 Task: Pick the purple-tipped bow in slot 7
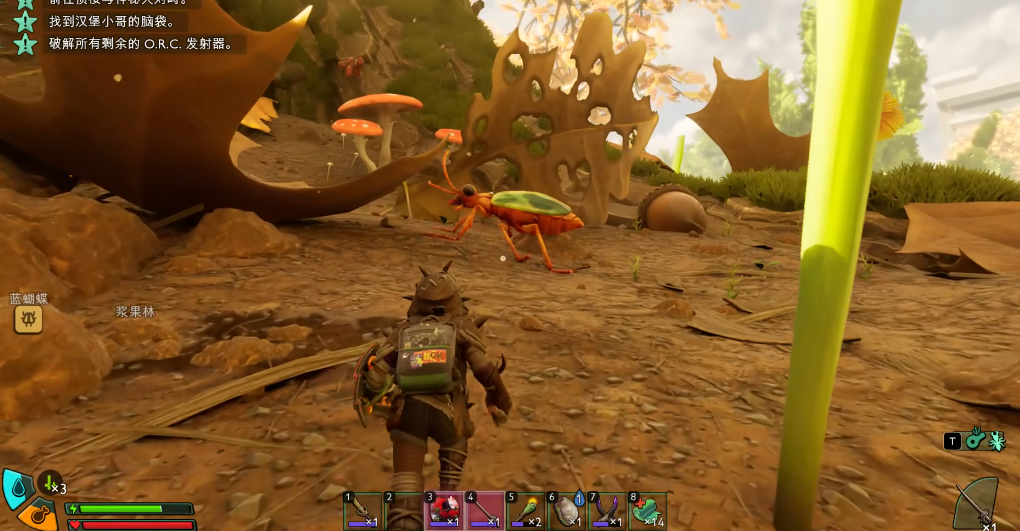tap(606, 511)
